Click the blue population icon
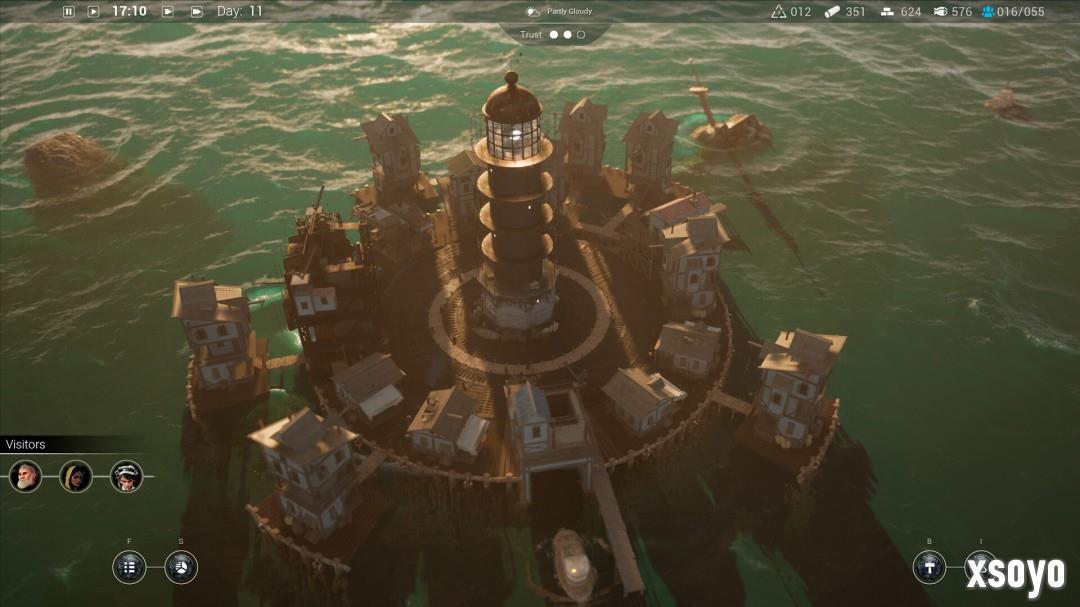Image resolution: width=1080 pixels, height=607 pixels. tap(988, 12)
